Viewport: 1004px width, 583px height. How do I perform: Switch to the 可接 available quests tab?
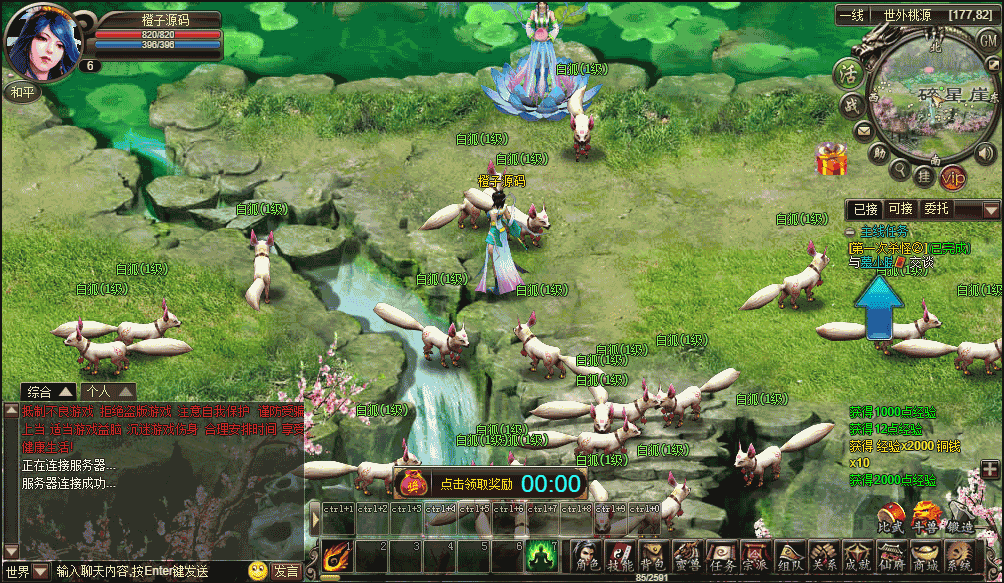[x=900, y=209]
